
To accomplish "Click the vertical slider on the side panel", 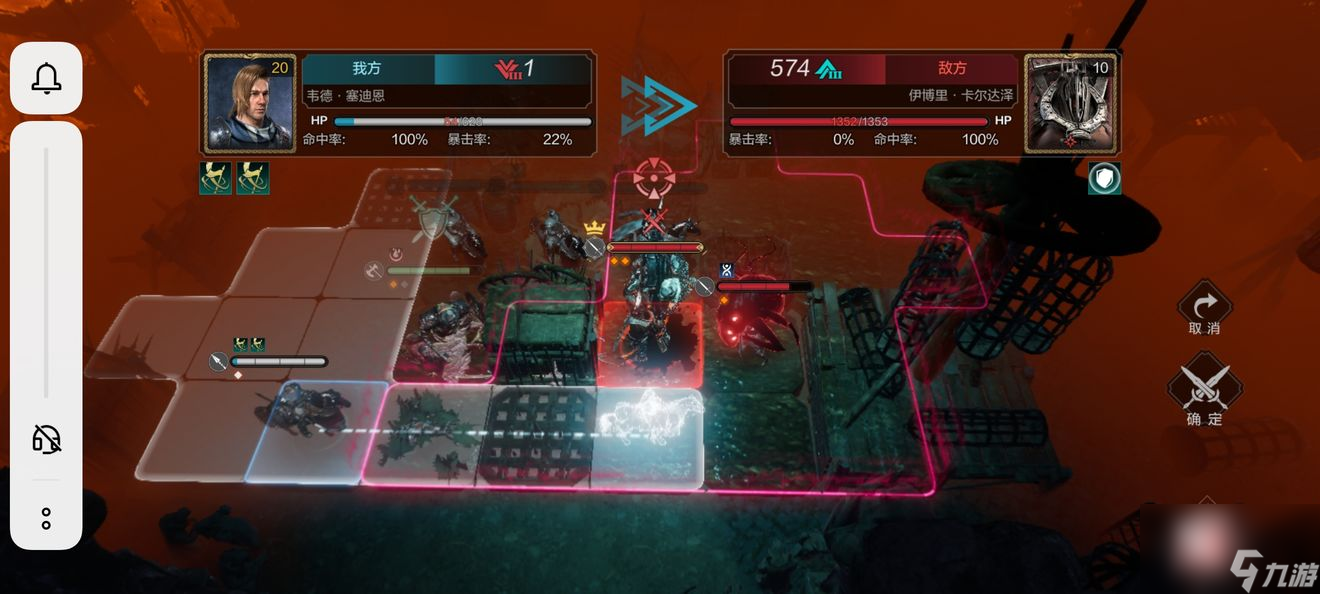I will (x=46, y=272).
